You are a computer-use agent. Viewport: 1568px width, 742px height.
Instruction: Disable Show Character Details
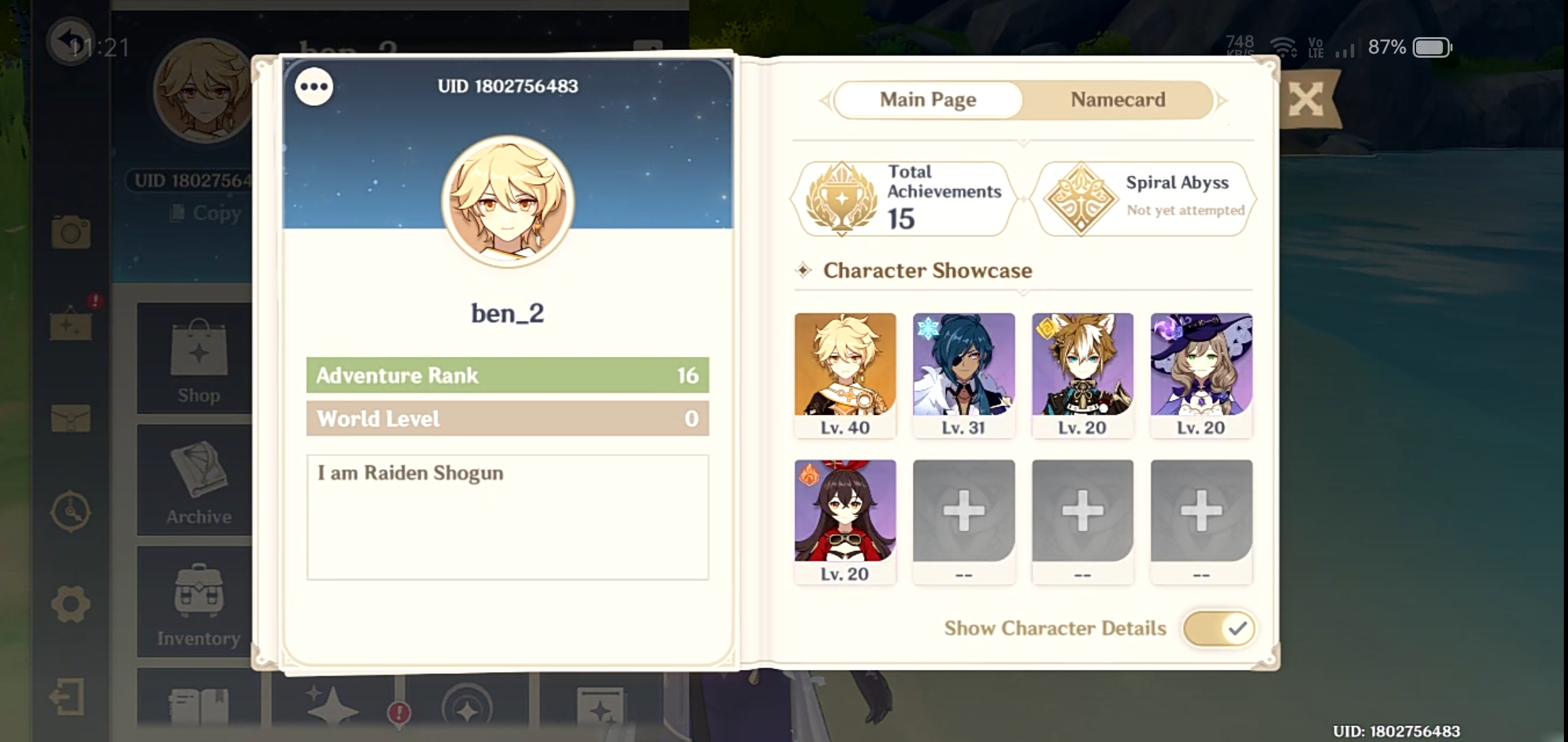click(1218, 627)
